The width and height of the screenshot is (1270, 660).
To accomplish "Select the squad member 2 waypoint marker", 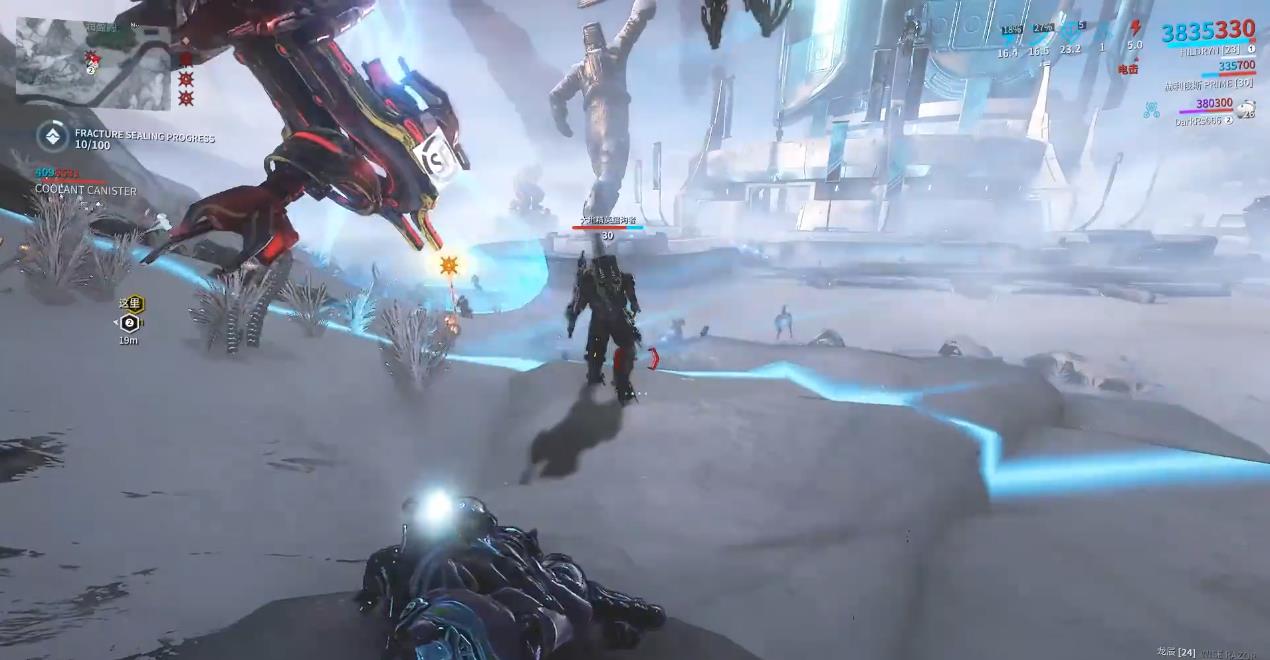I will [x=129, y=322].
